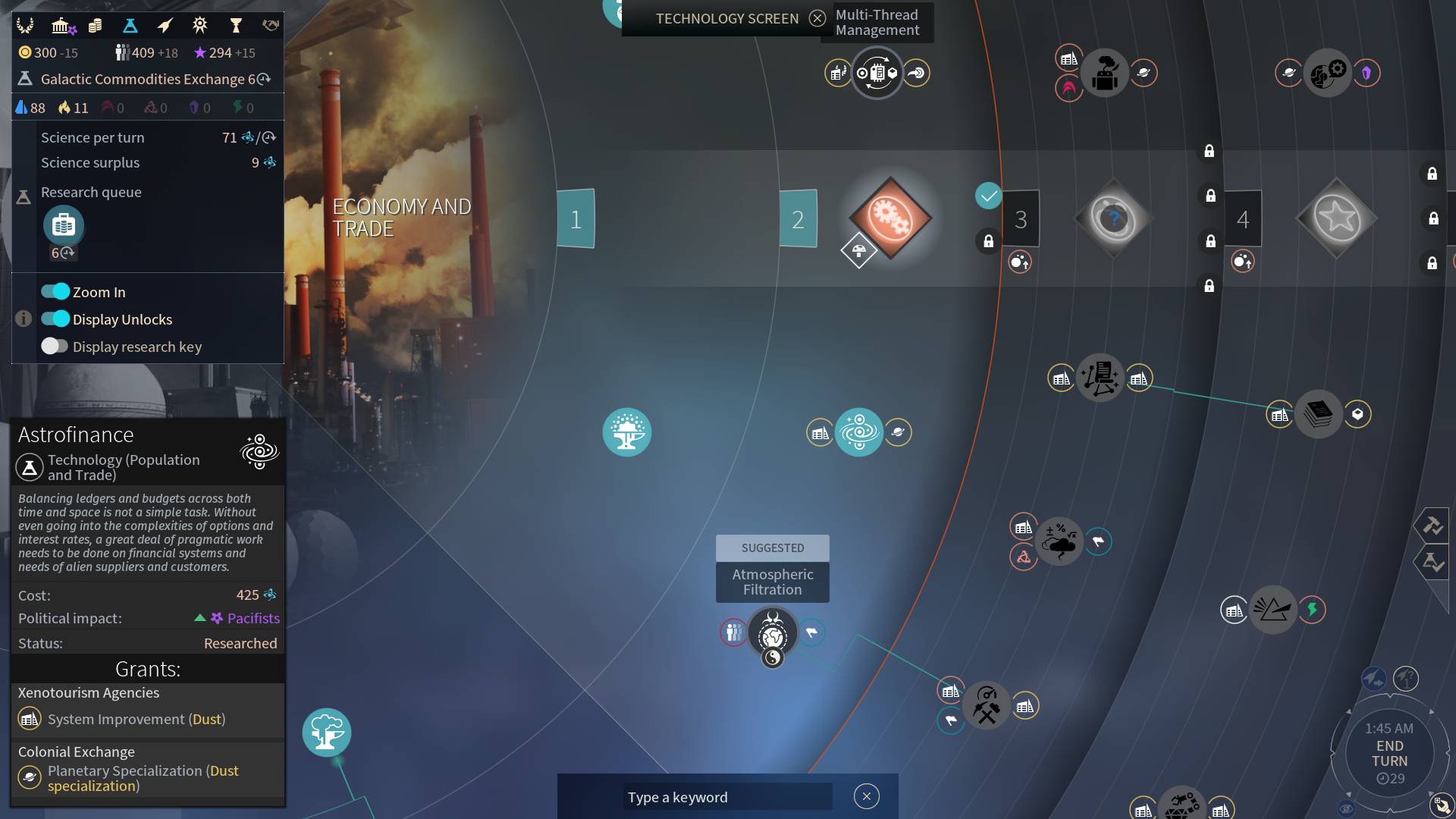Select the era 4 marker
This screenshot has width=1456, height=819.
tap(1243, 219)
